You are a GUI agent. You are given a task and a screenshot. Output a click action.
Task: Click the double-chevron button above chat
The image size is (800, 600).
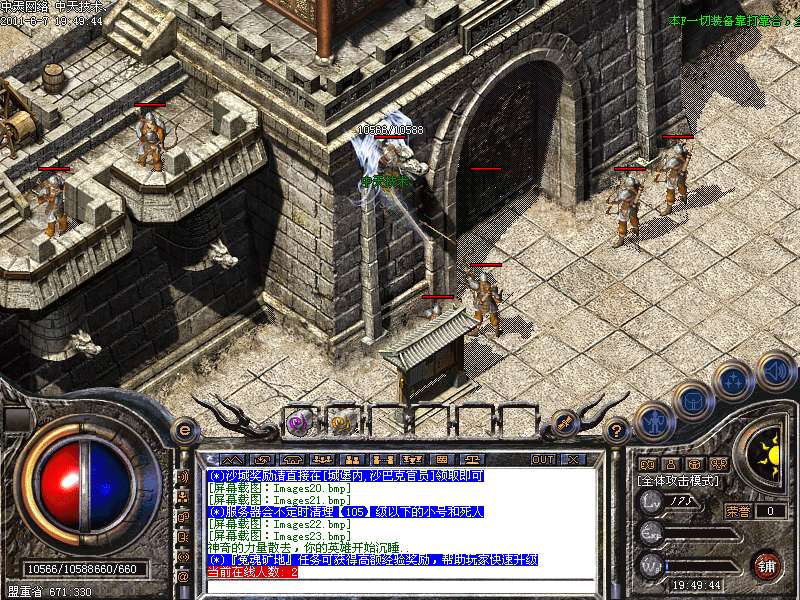[x=233, y=459]
